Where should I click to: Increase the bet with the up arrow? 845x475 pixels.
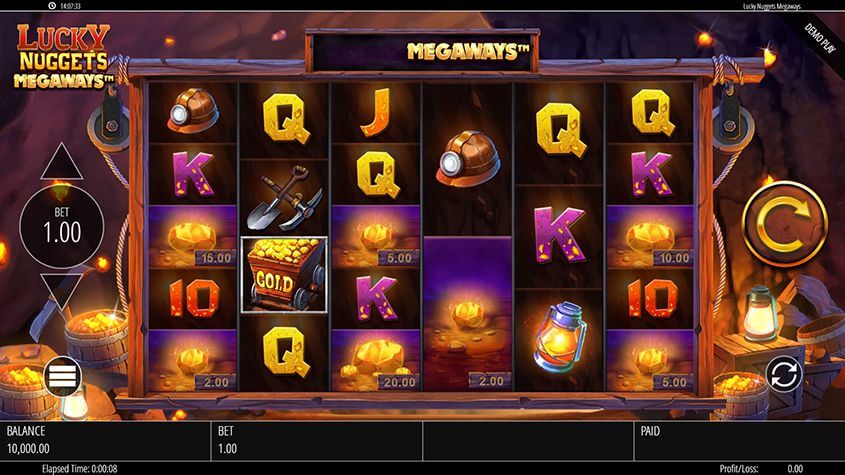61,161
